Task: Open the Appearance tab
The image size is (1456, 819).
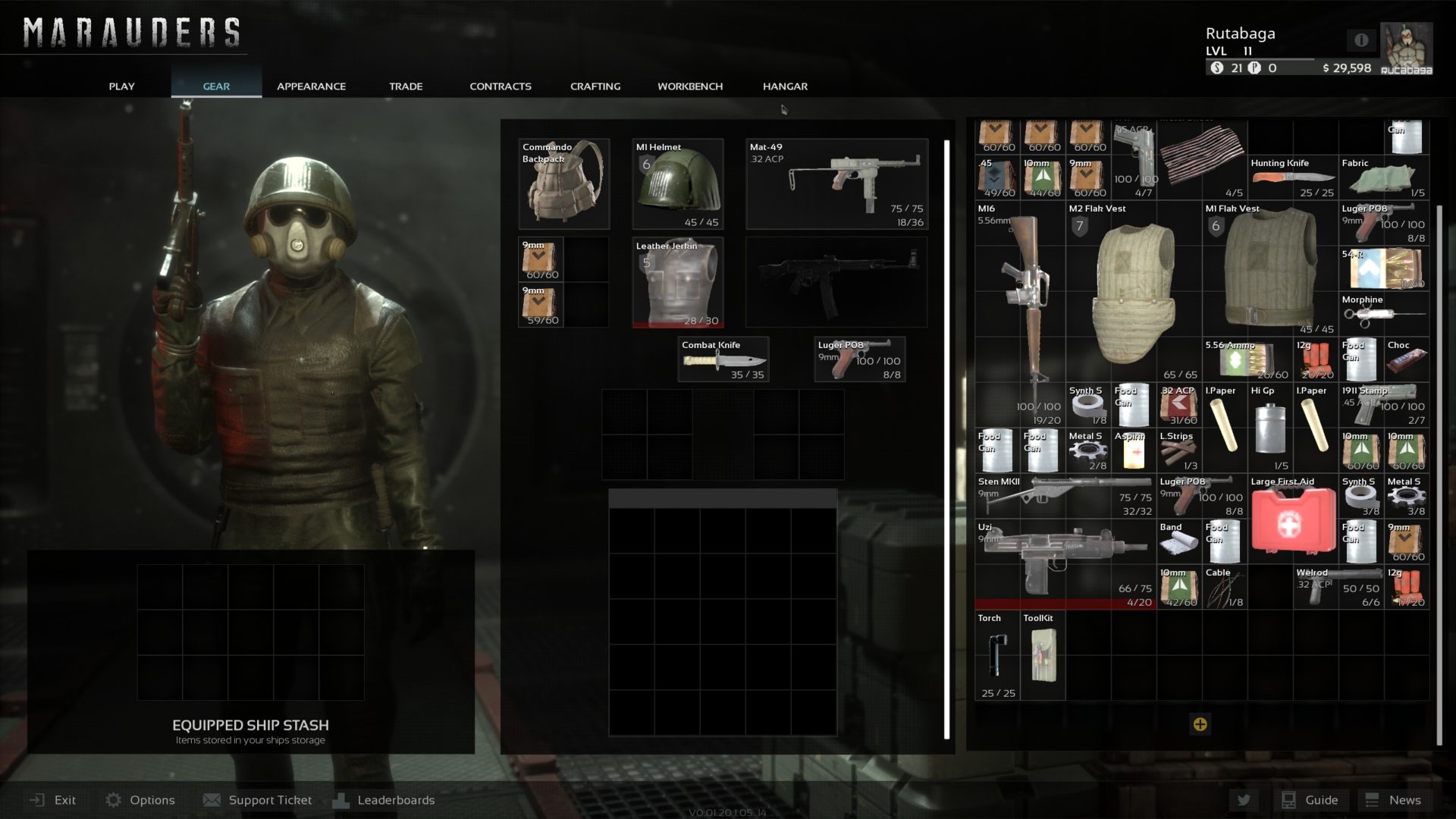Action: pyautogui.click(x=311, y=86)
